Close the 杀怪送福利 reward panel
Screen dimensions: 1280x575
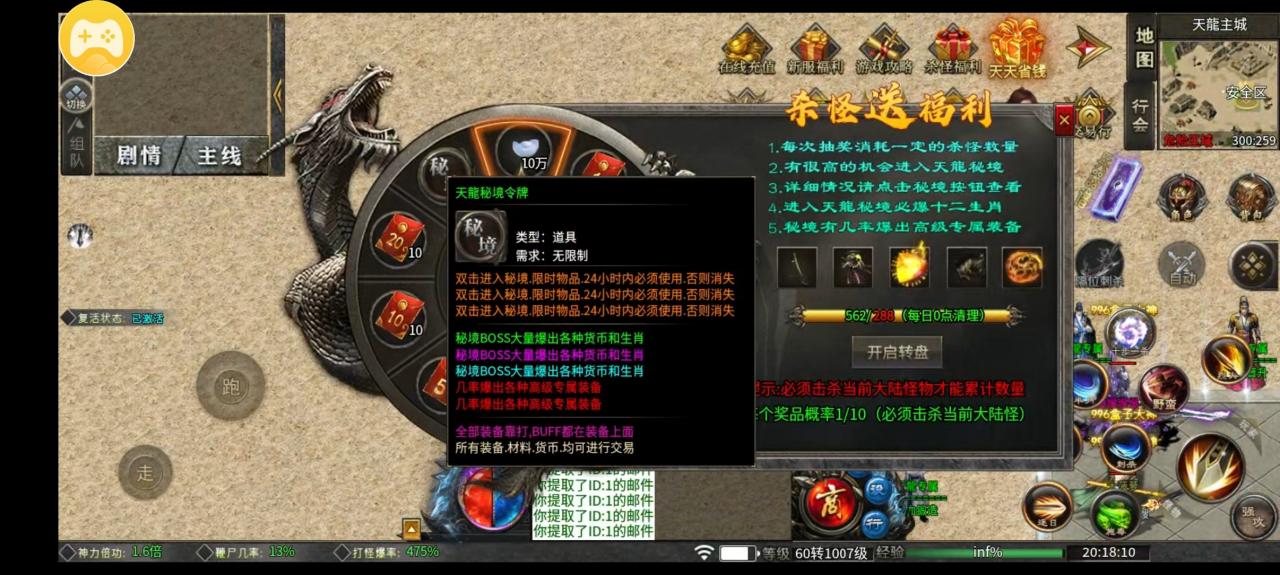[1064, 120]
